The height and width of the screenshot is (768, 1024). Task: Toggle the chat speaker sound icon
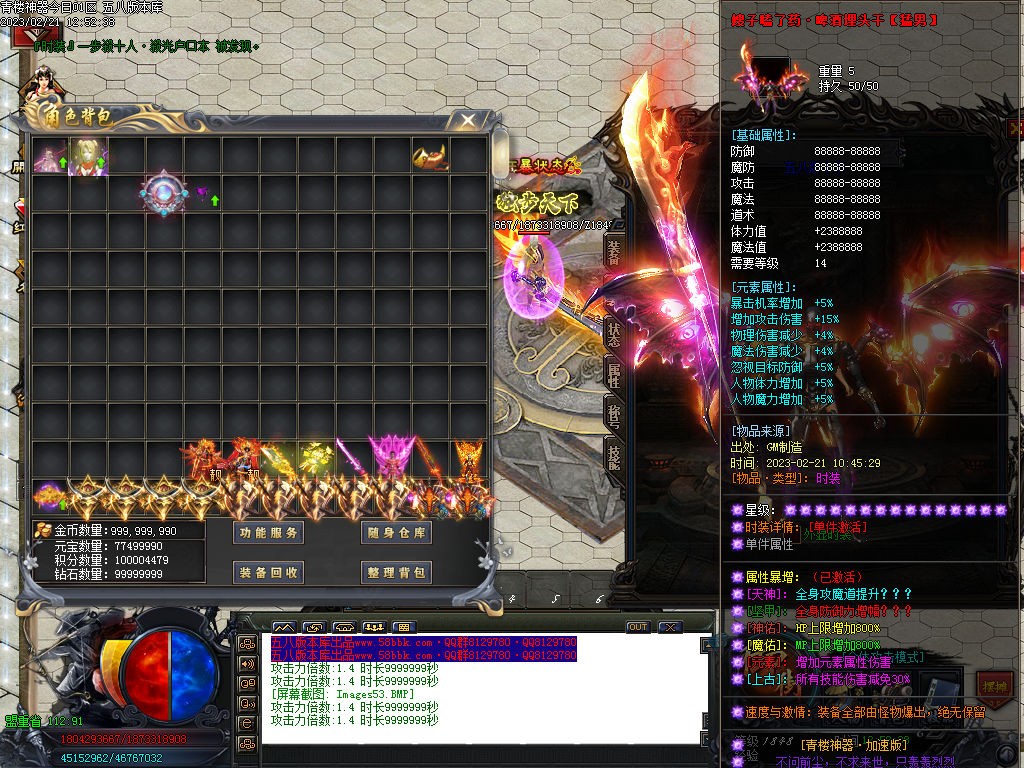click(x=246, y=663)
